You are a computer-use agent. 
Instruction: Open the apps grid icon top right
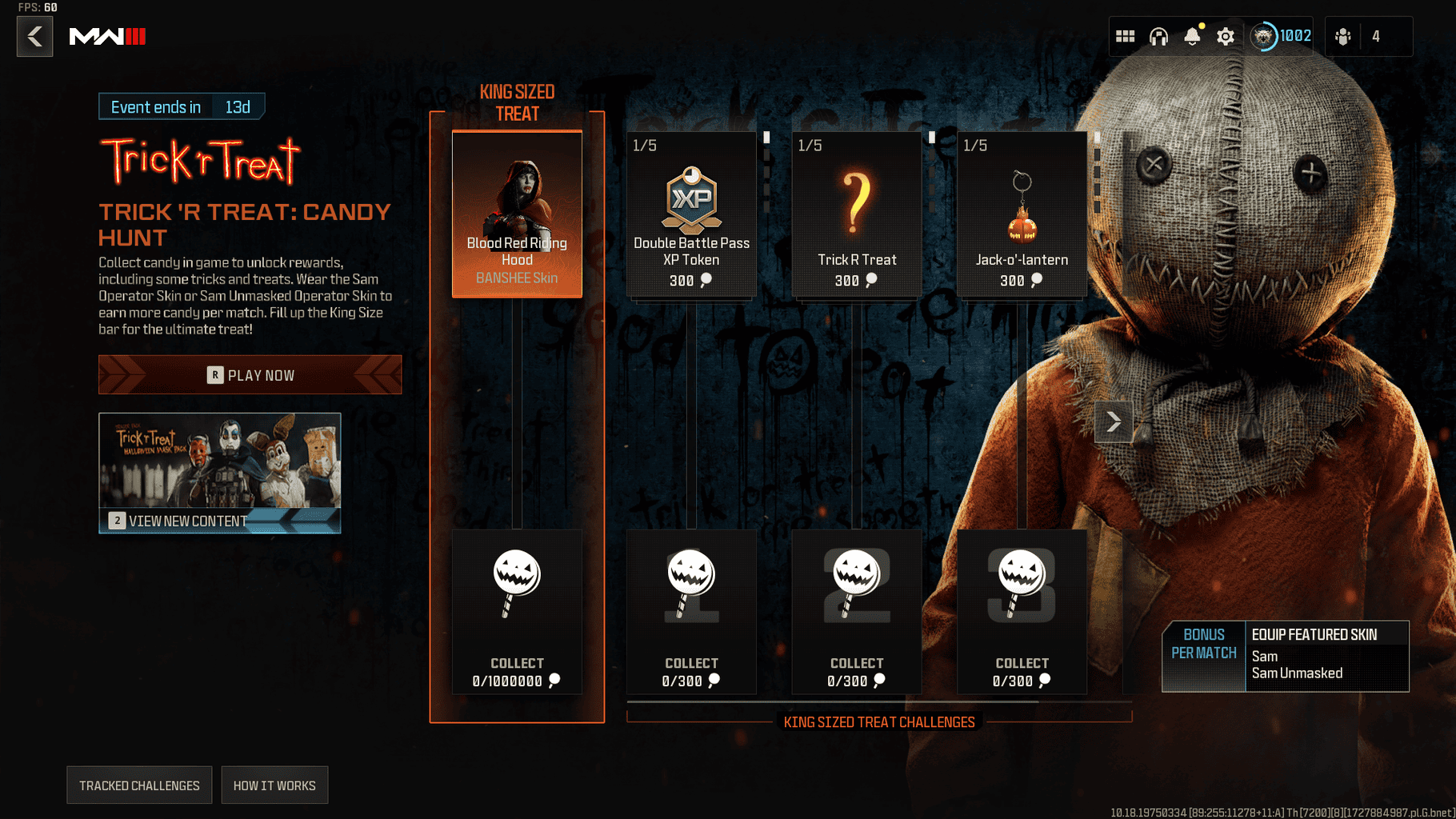tap(1126, 36)
